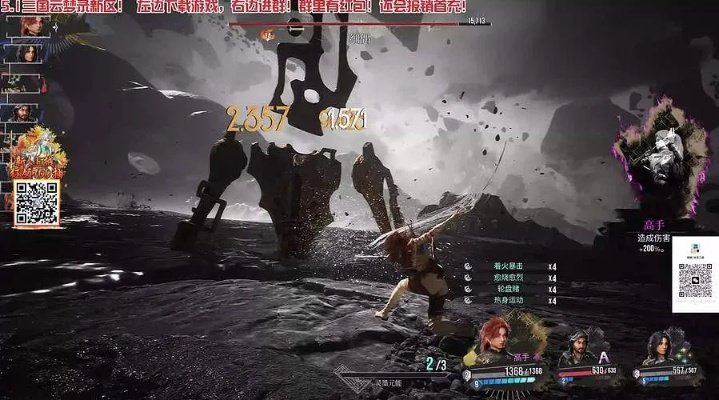Open the QR code on the white card
This screenshot has width=719, height=400.
point(694,280)
